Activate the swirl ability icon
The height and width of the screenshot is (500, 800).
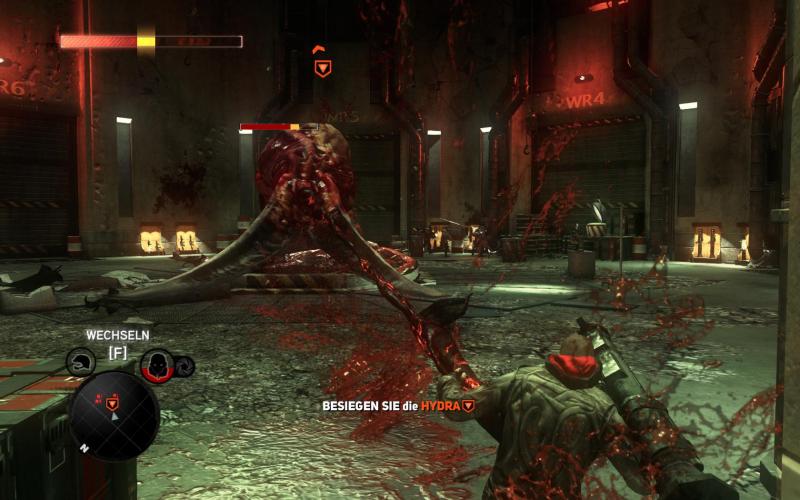(183, 366)
